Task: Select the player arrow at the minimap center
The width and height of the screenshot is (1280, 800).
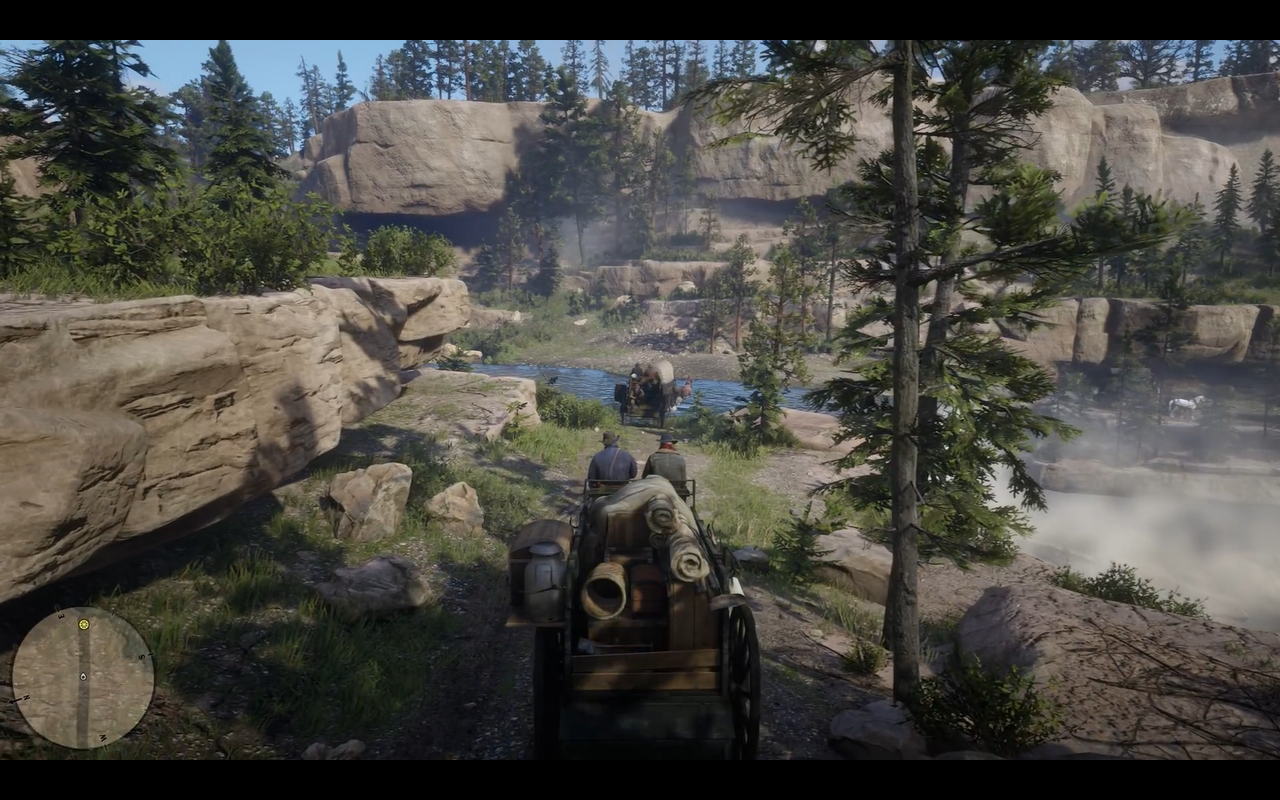Action: 83,677
